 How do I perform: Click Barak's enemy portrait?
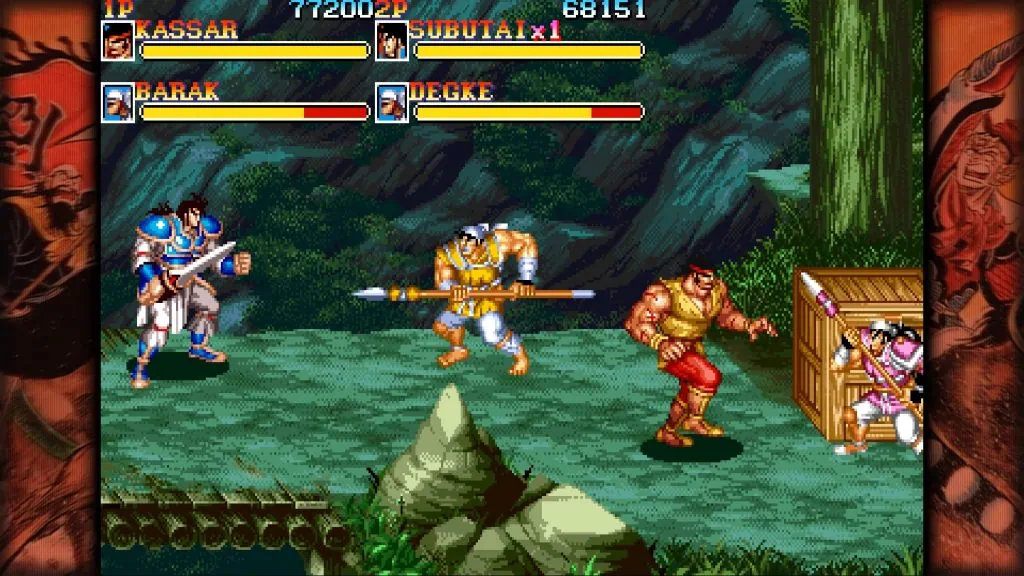coord(117,103)
